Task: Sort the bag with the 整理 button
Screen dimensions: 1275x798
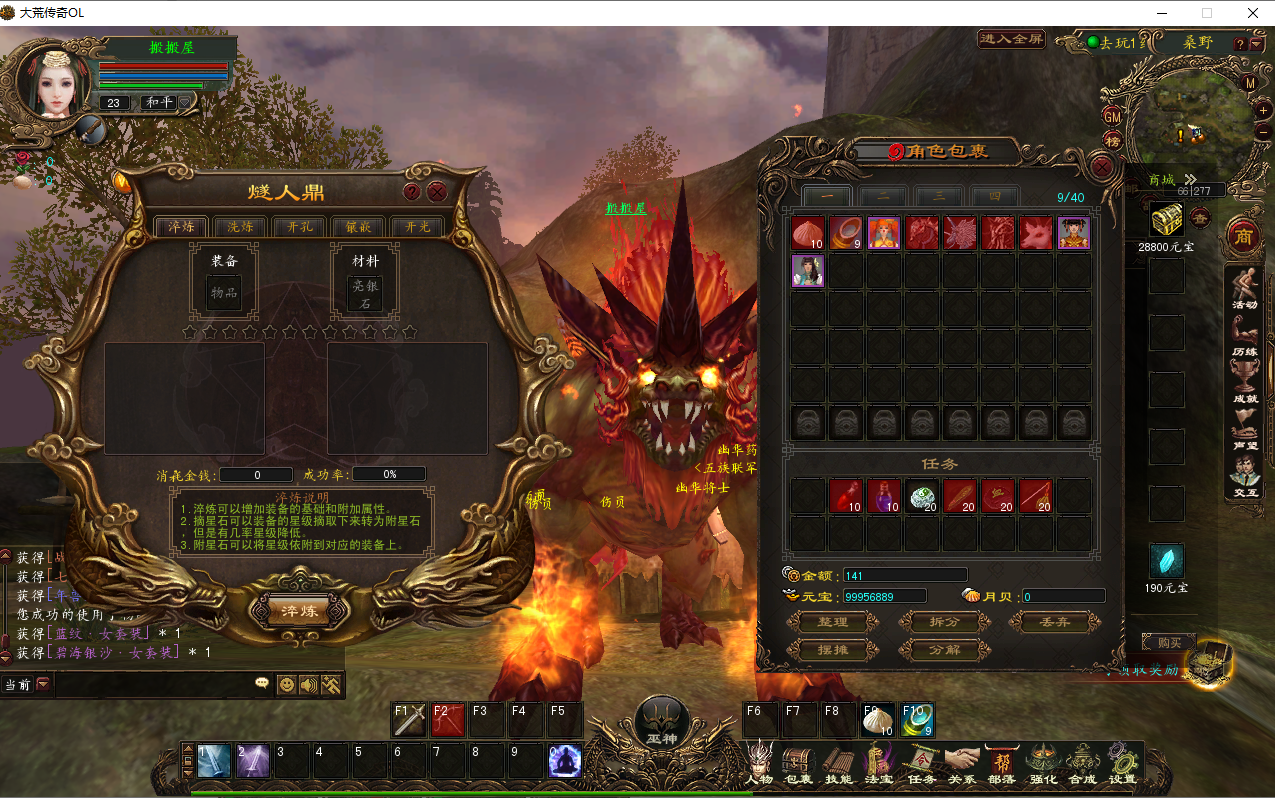Action: click(832, 622)
